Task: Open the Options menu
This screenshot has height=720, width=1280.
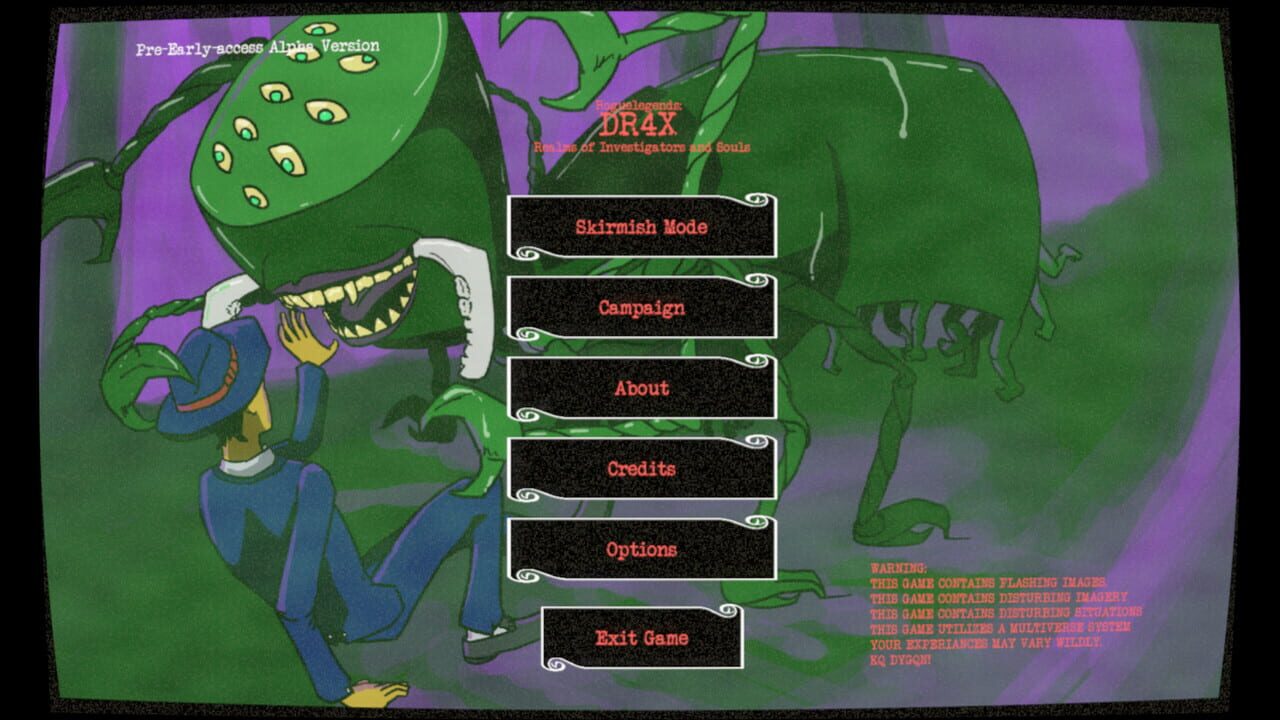Action: (640, 548)
